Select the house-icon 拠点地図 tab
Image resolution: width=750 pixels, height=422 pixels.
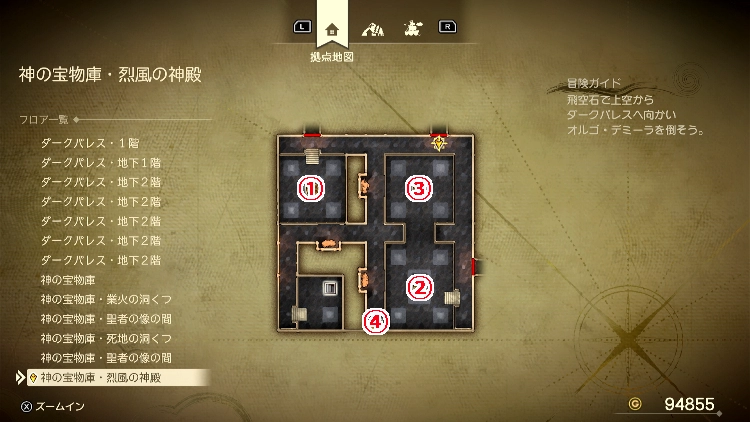point(332,28)
